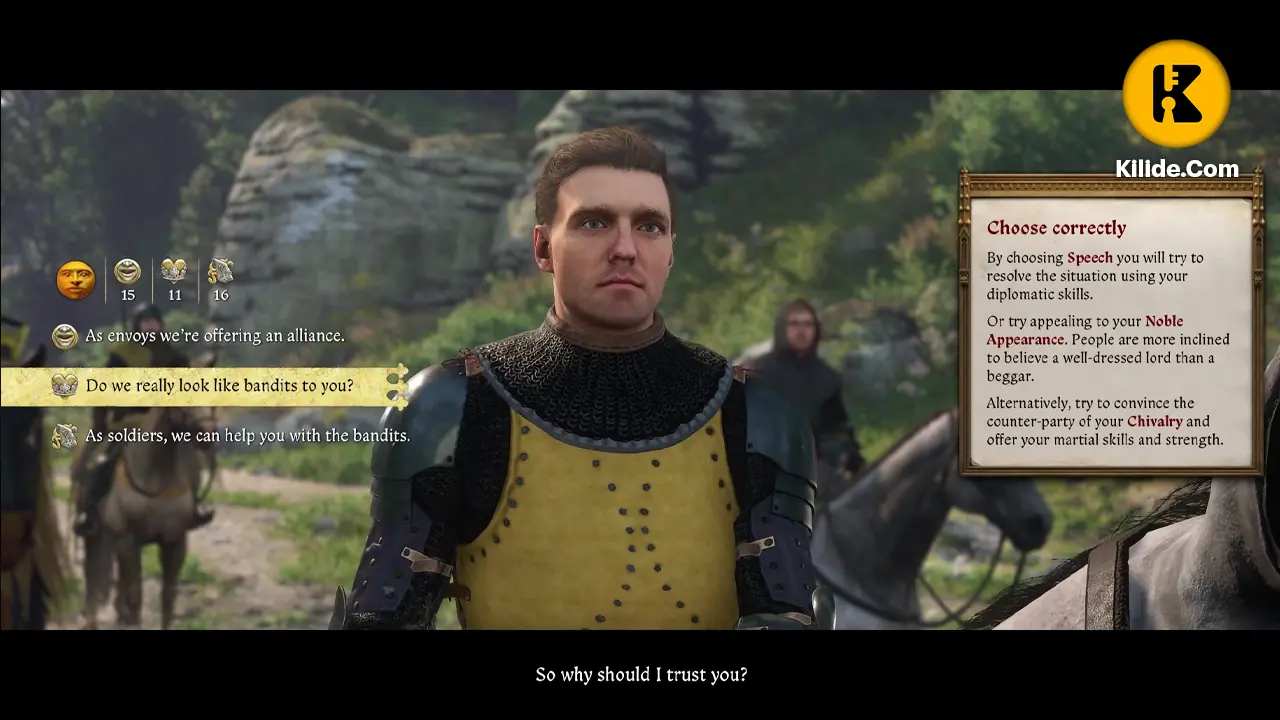The height and width of the screenshot is (720, 1280).
Task: Click the crown icon on the highlighted bandits option
Action: [64, 385]
